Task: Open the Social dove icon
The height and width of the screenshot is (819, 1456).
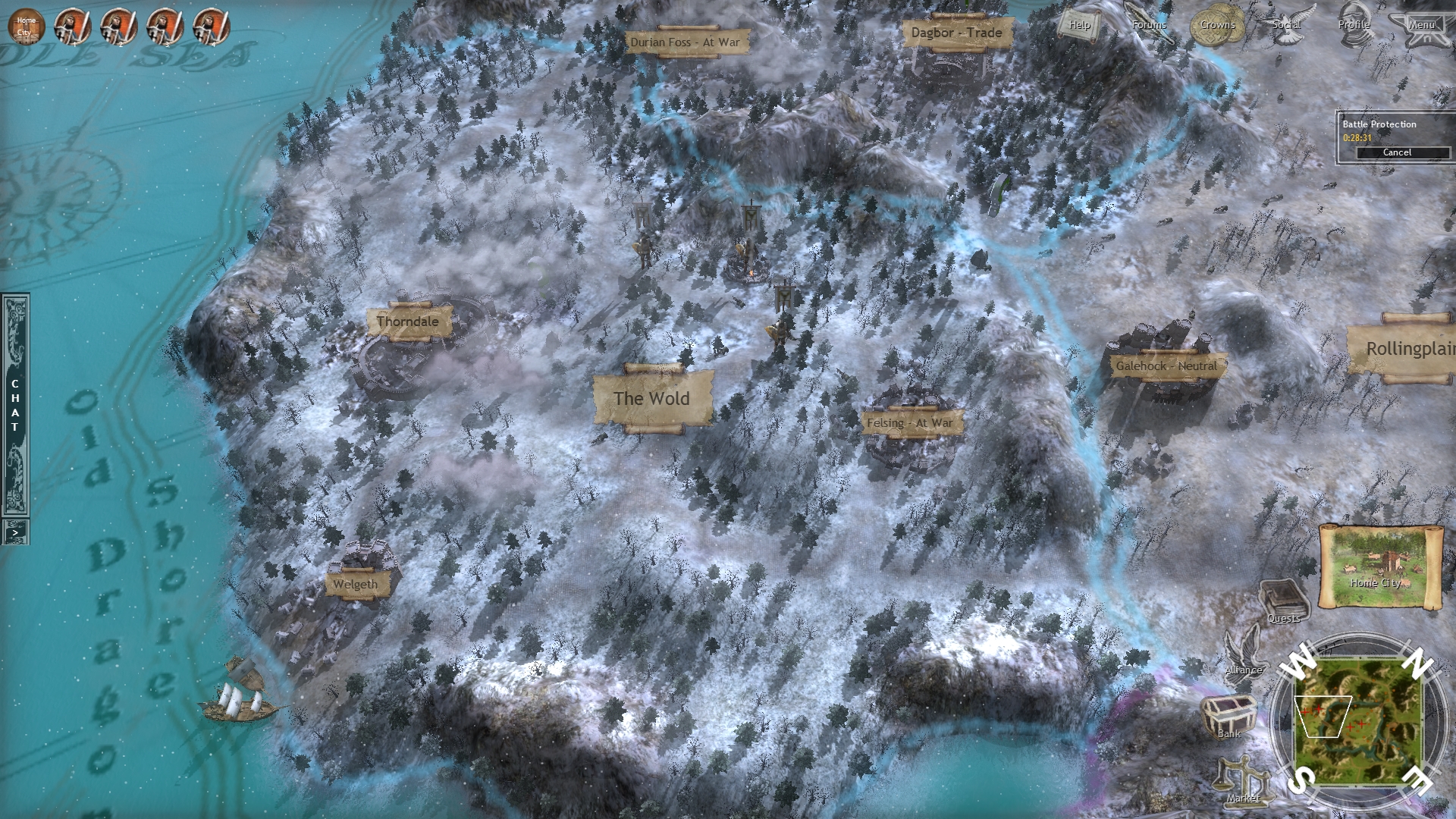Action: point(1285,25)
